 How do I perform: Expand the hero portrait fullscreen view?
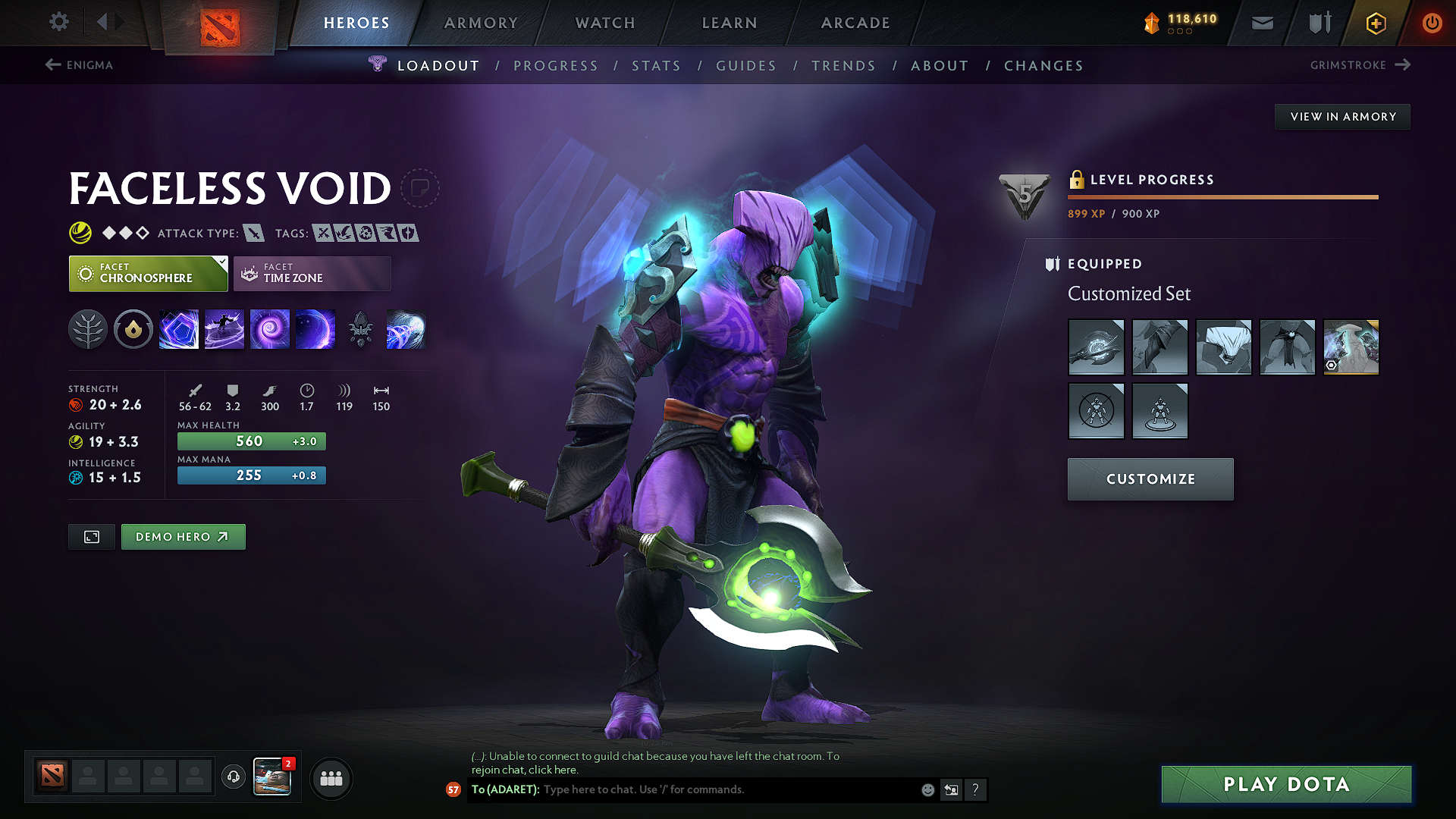(91, 536)
